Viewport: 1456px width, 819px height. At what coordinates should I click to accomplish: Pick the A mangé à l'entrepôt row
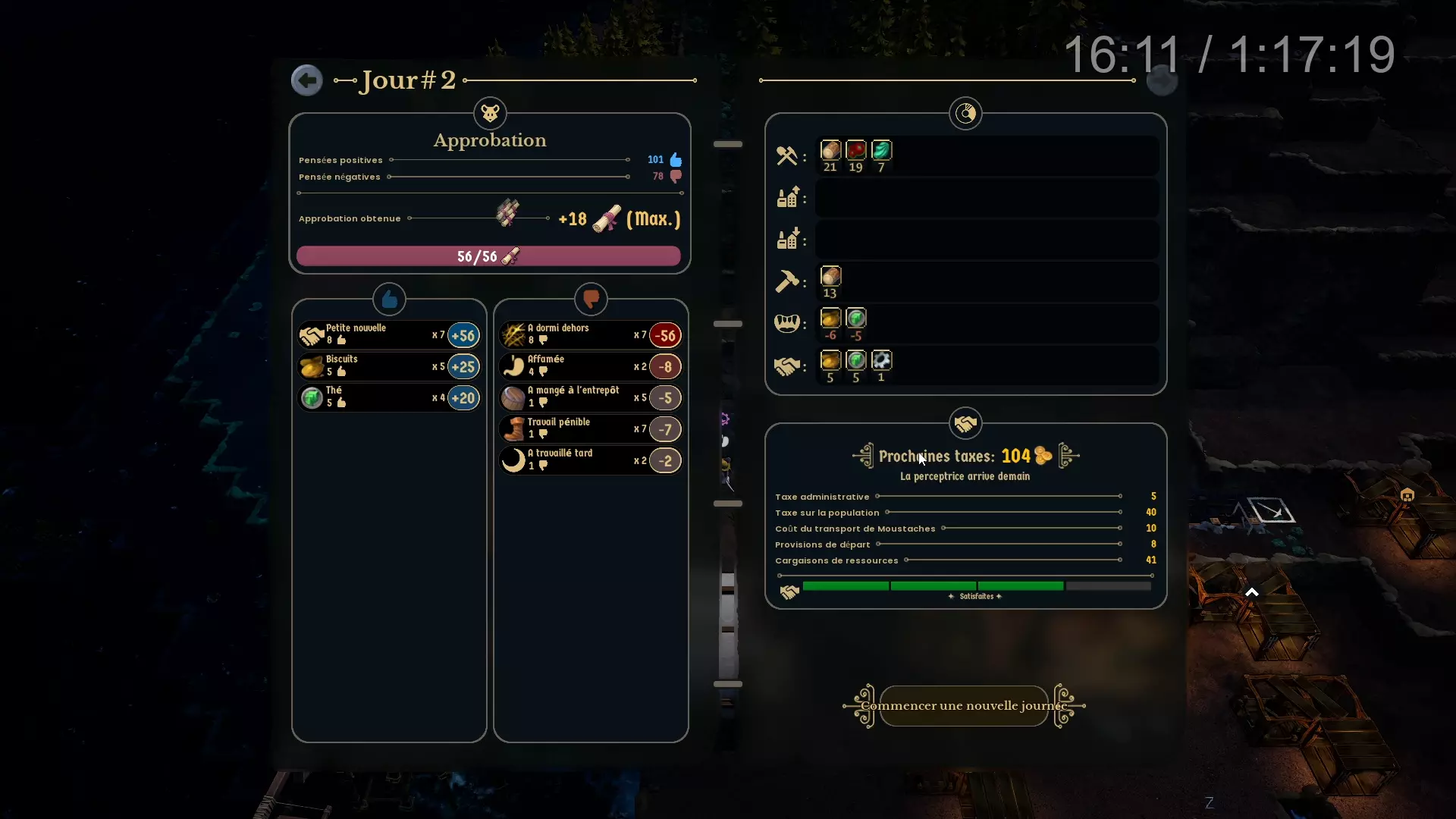[590, 397]
